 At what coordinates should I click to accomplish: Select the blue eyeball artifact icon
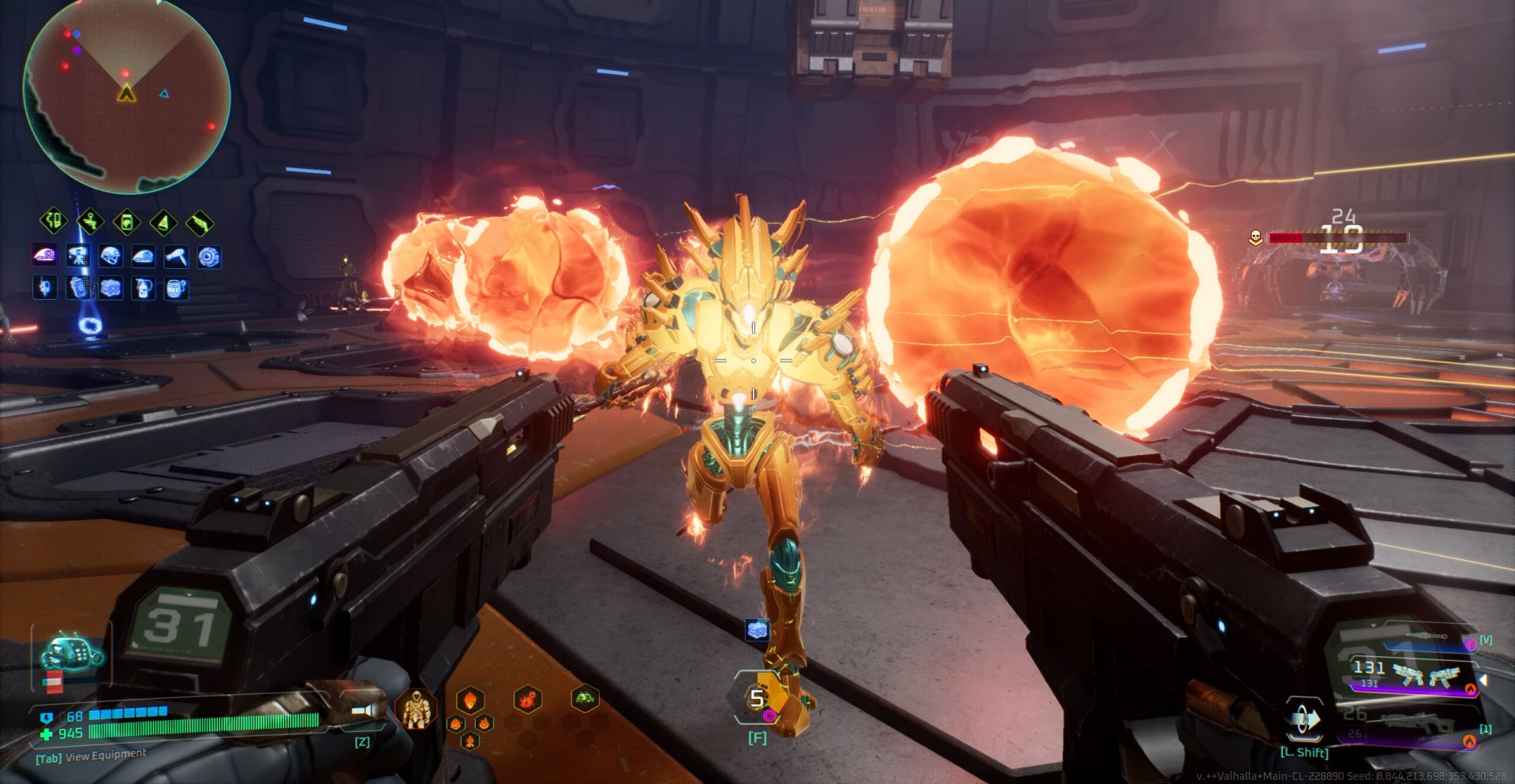click(x=209, y=256)
